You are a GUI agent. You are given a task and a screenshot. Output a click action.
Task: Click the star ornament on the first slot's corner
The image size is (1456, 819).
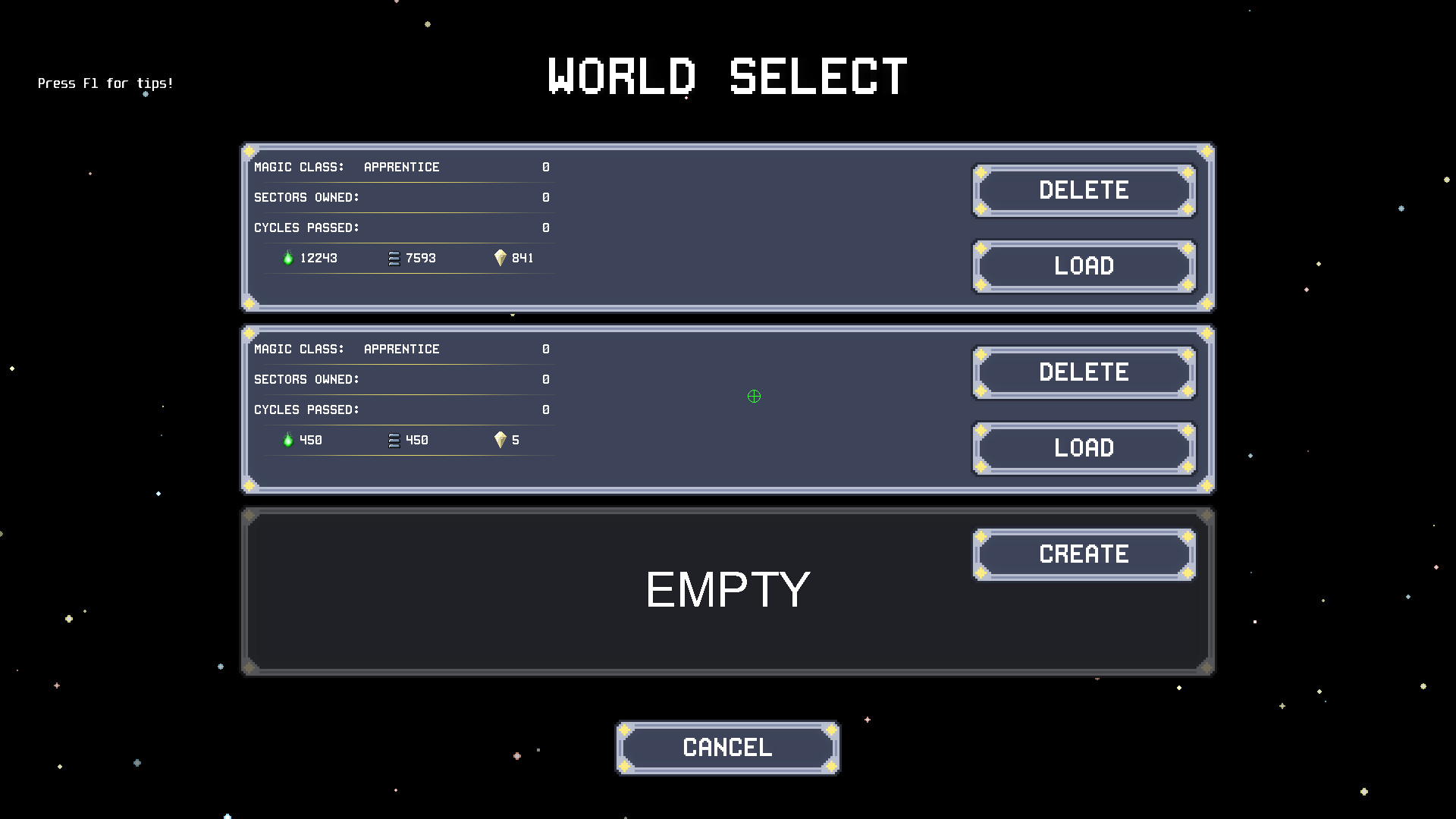click(x=250, y=152)
